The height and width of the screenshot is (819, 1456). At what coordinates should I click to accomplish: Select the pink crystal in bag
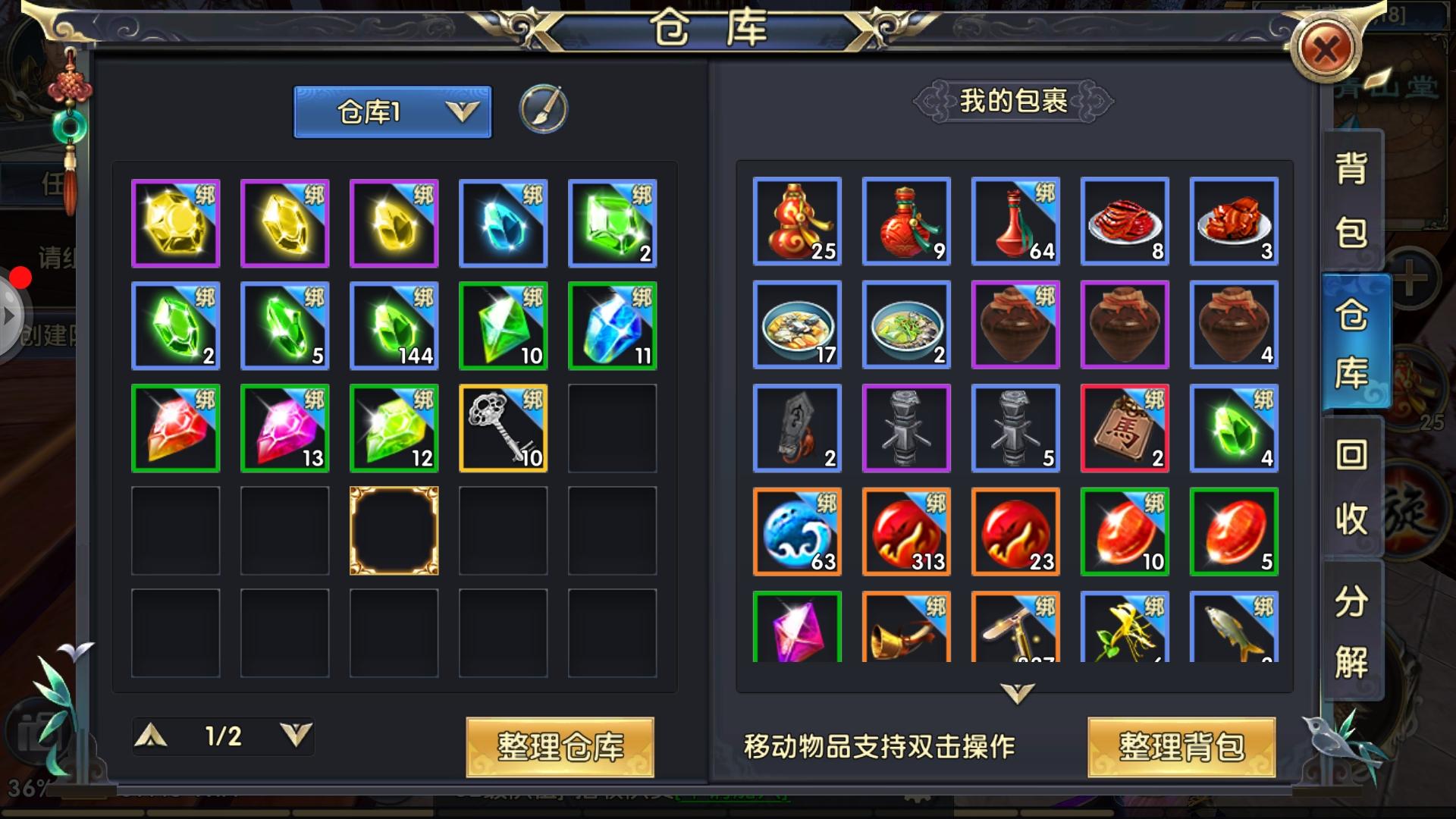[x=797, y=635]
